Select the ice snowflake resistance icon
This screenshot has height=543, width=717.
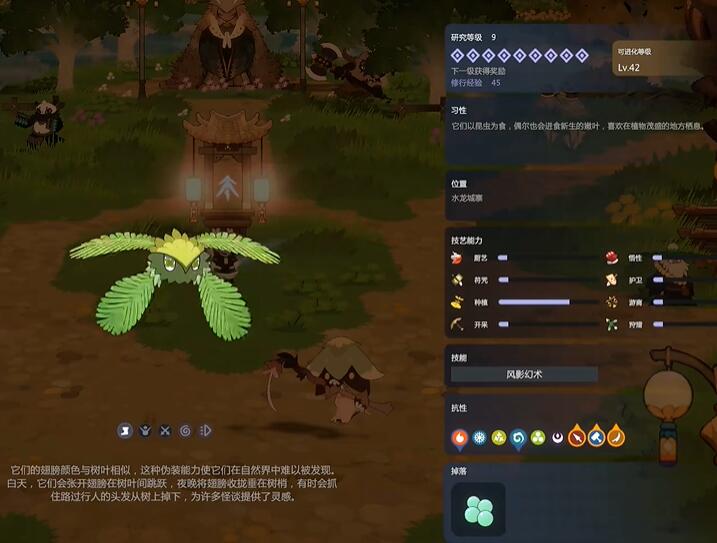click(x=479, y=437)
